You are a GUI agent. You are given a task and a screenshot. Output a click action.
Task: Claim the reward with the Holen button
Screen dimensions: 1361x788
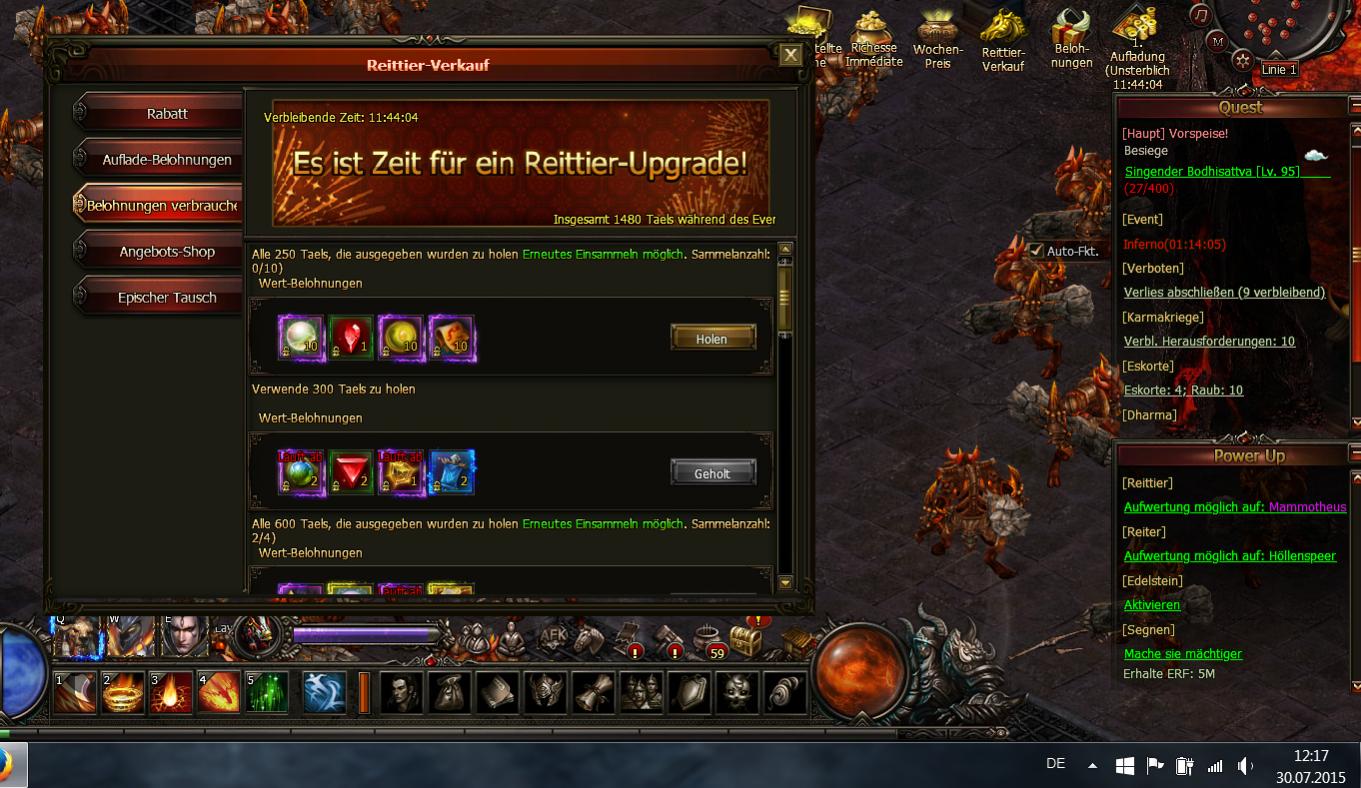pos(712,338)
